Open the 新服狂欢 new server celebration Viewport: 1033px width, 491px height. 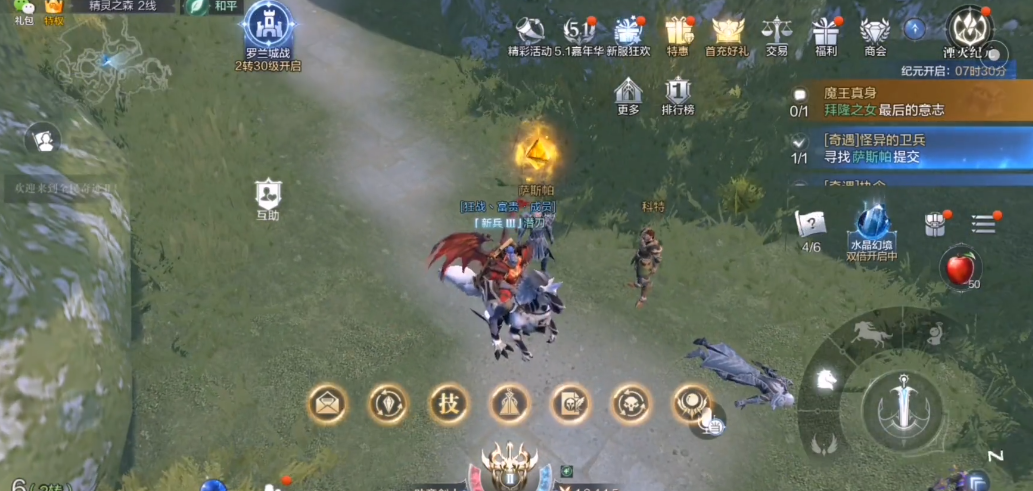coord(628,33)
